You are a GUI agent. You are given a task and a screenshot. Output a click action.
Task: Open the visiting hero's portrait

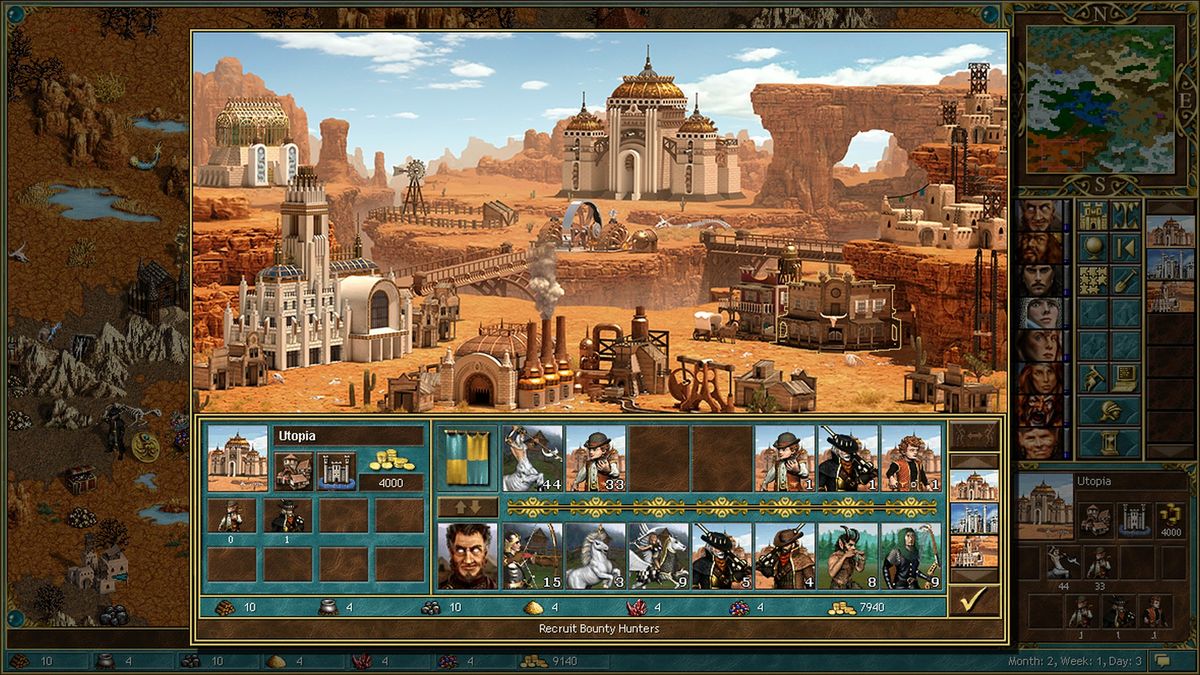(x=467, y=556)
